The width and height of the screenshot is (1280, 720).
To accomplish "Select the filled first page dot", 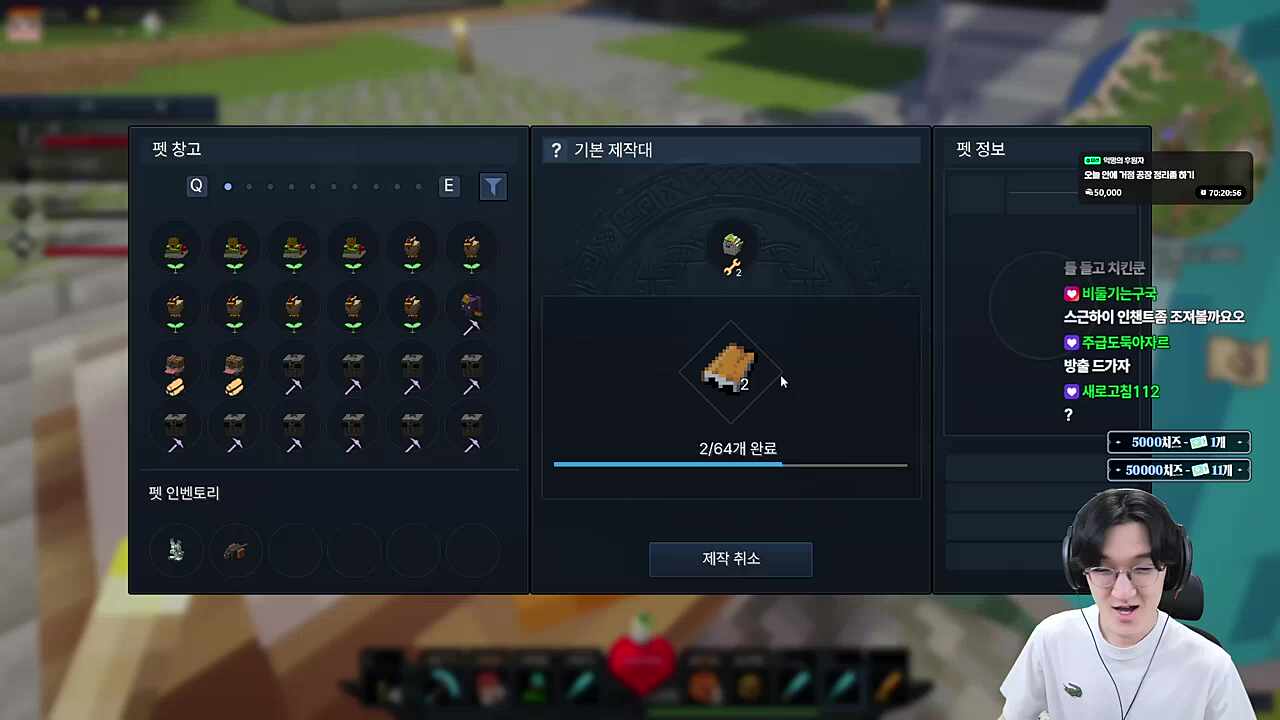I will coord(228,186).
